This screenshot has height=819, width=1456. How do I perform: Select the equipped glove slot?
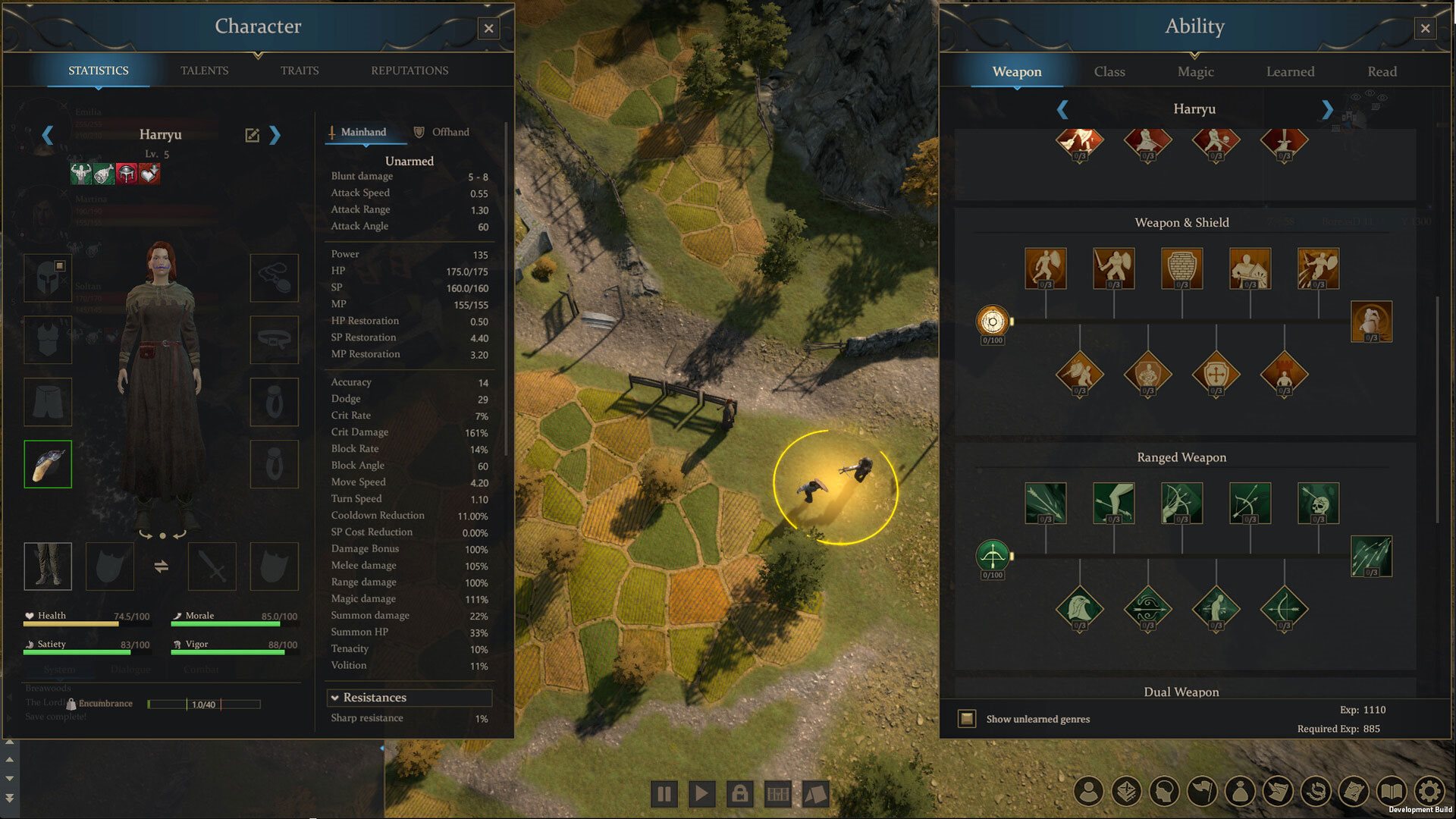click(x=48, y=464)
